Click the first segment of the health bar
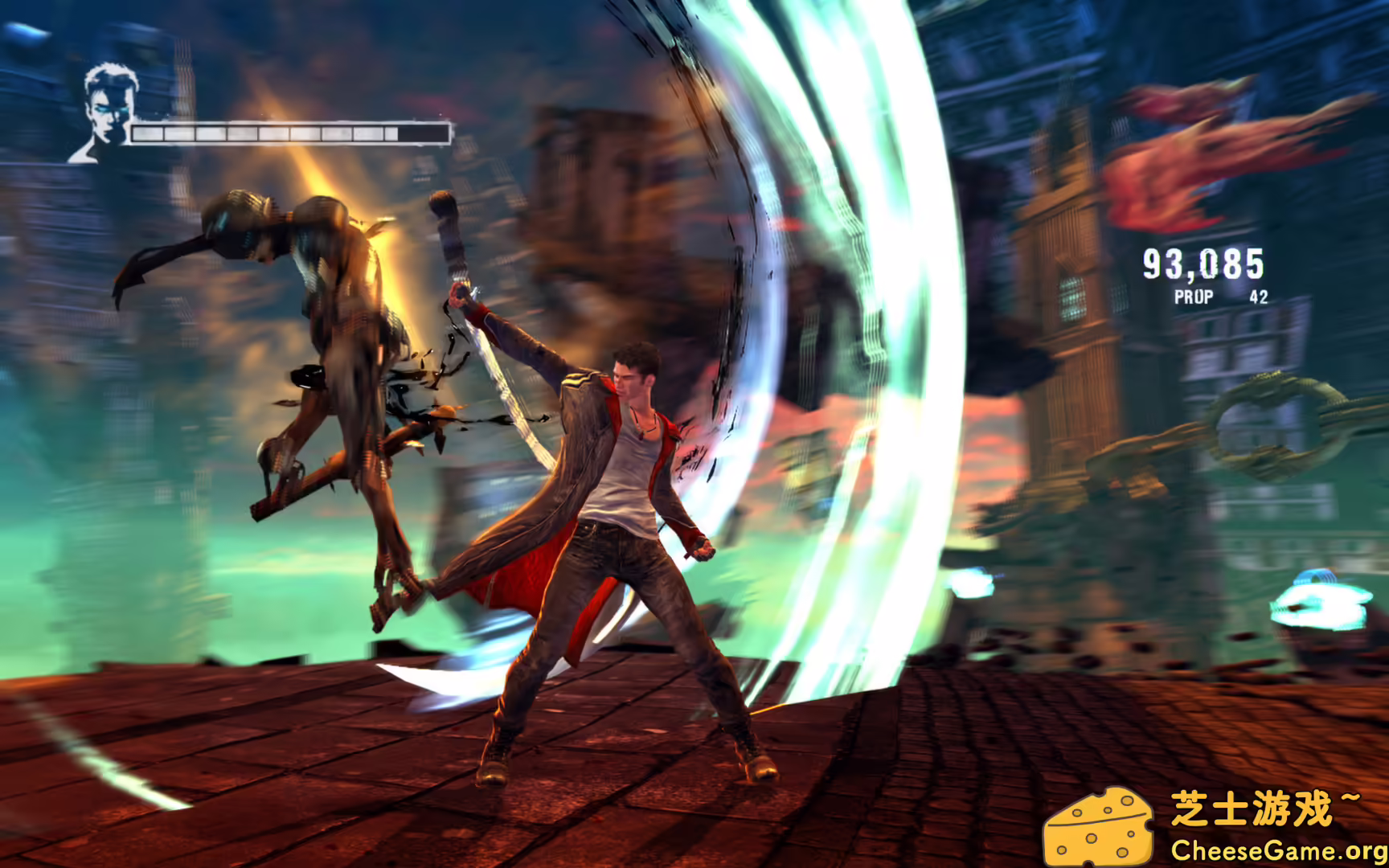This screenshot has width=1389, height=868. click(x=149, y=132)
